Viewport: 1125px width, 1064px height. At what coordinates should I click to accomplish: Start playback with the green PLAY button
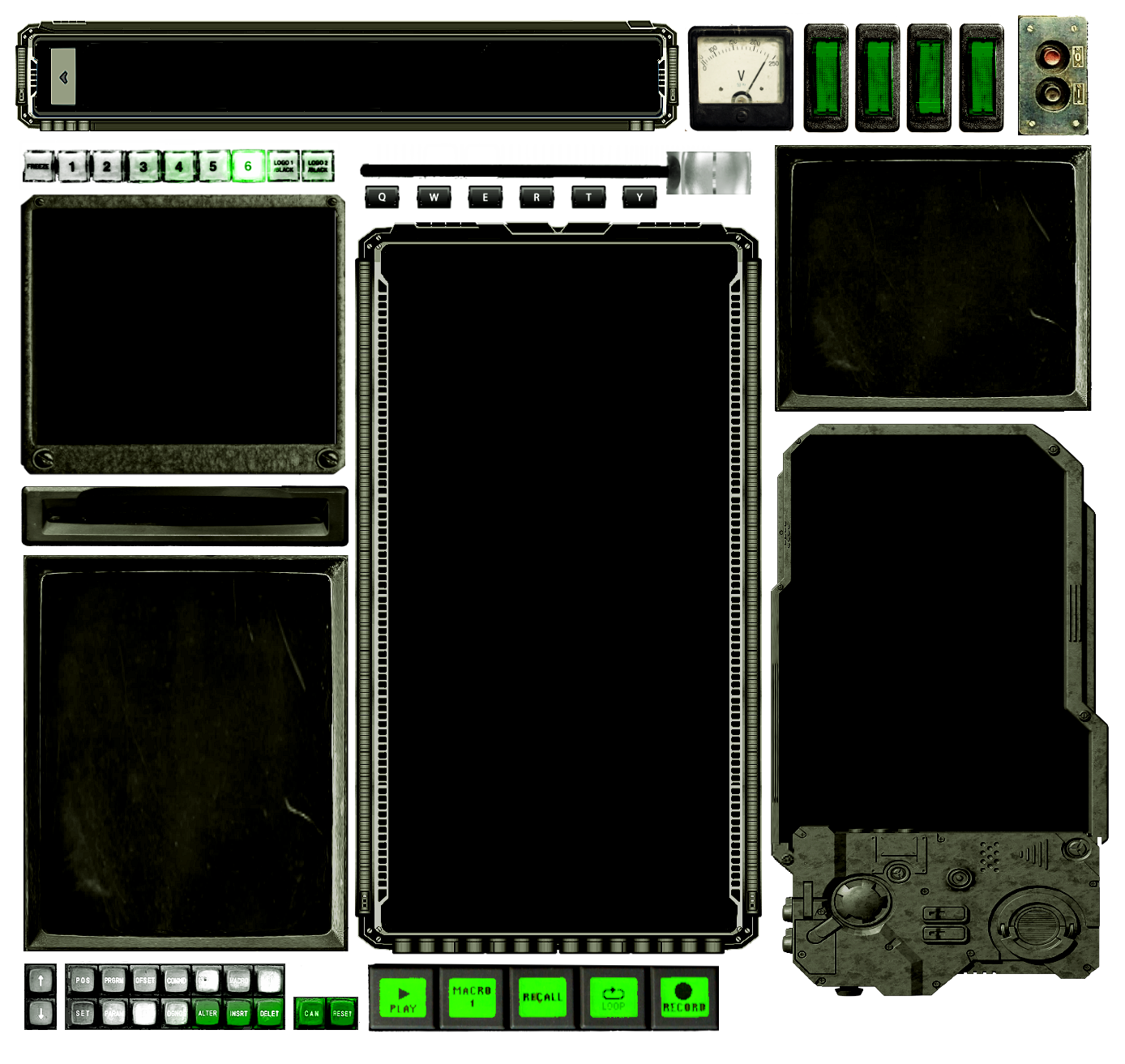tap(403, 998)
